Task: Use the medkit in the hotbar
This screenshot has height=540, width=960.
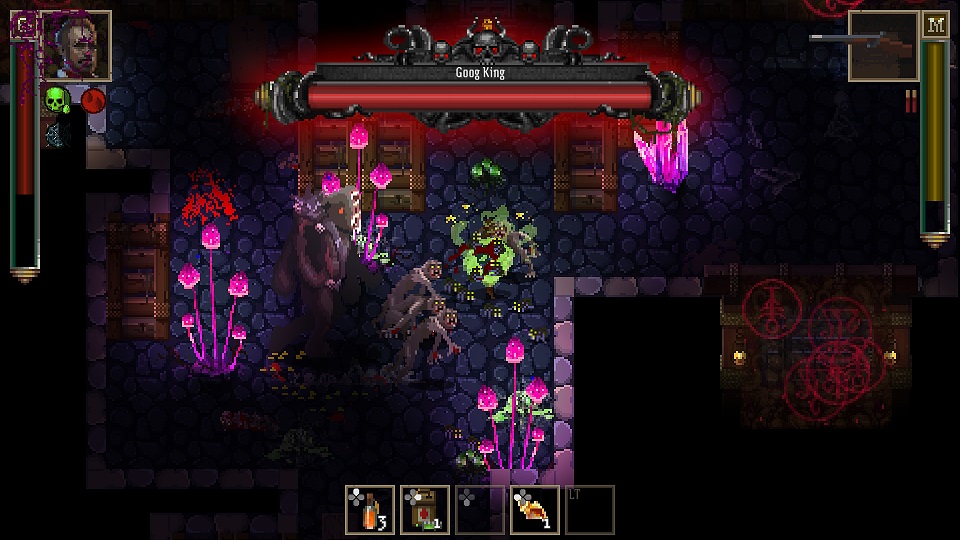Action: point(425,510)
